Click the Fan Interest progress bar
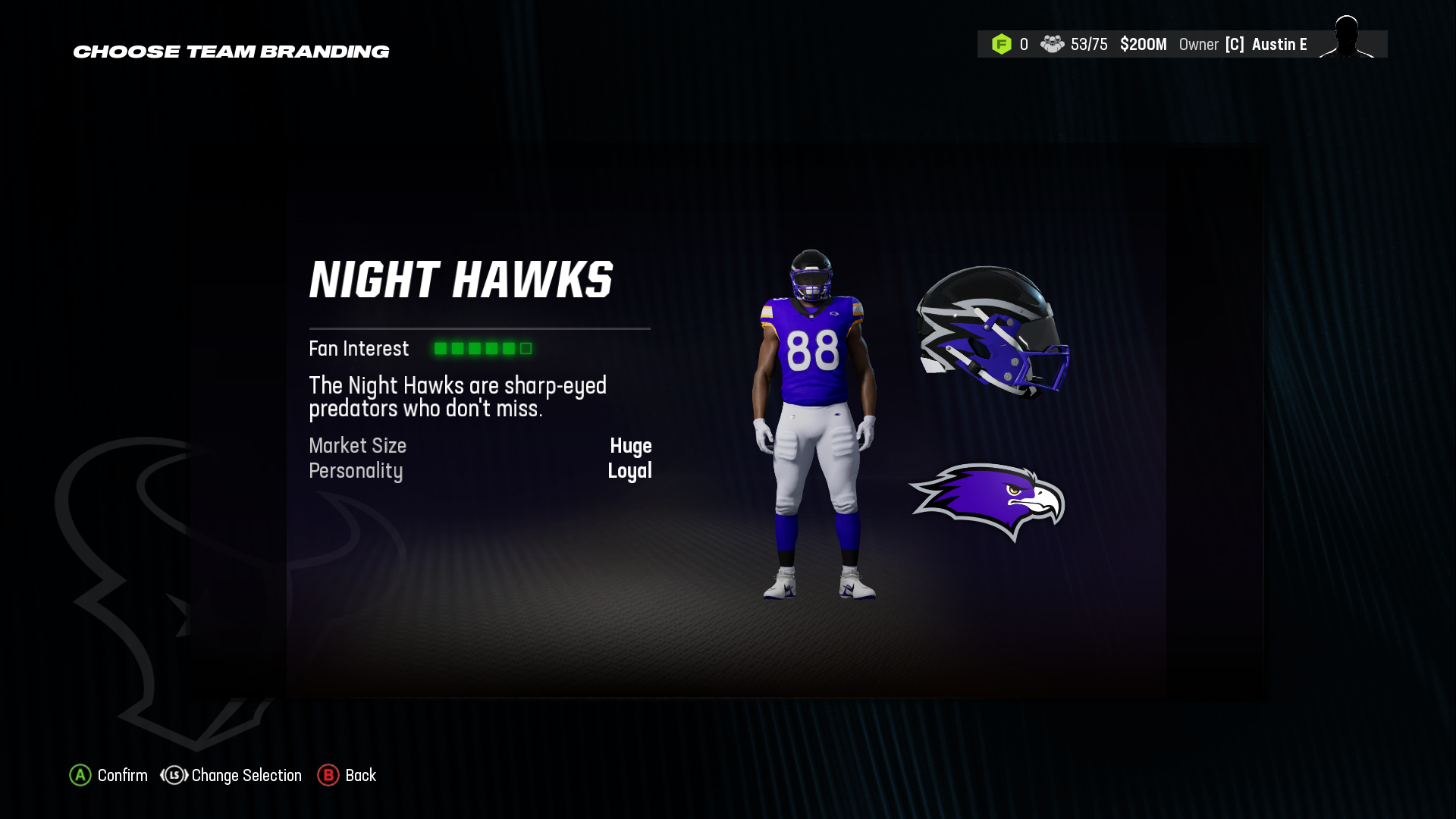This screenshot has height=819, width=1456. pos(482,348)
